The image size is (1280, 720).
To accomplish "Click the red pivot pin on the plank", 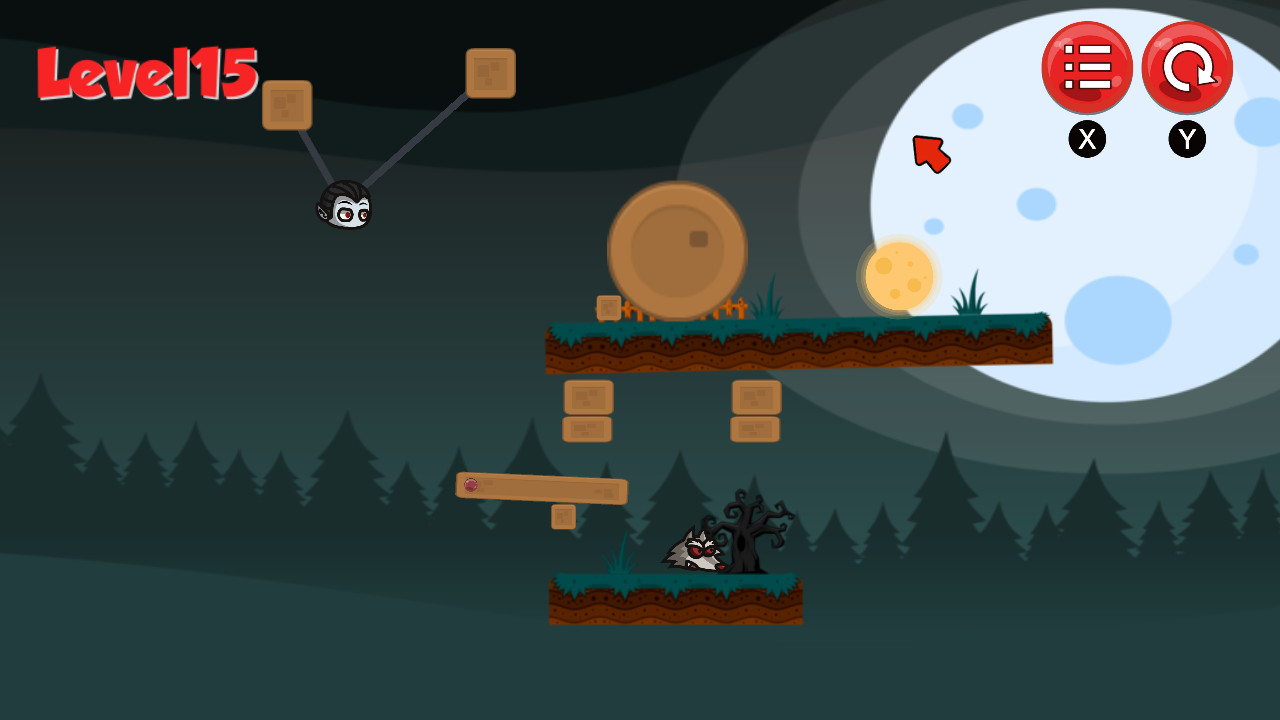I will (470, 485).
